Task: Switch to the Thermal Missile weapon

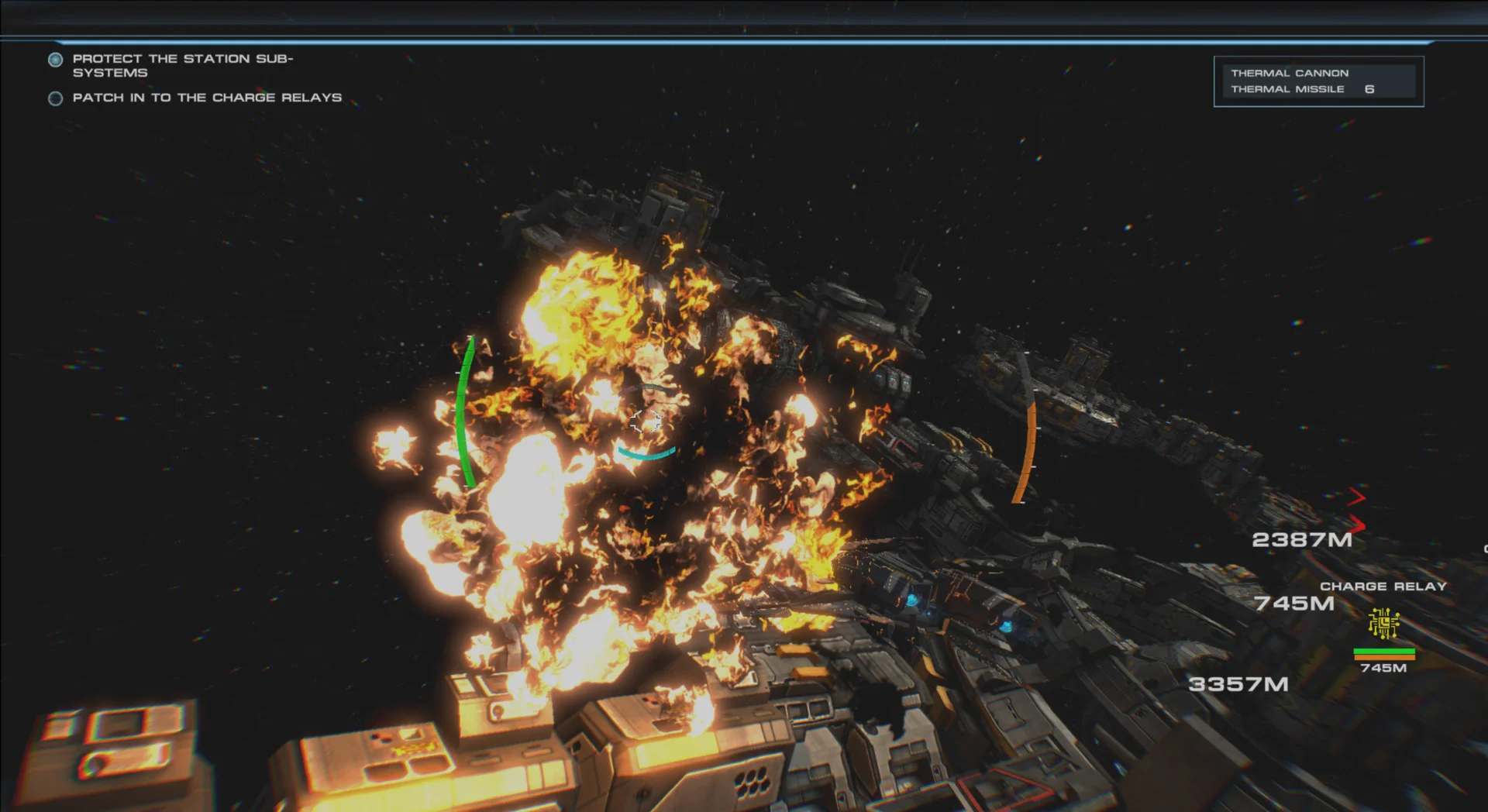Action: (1288, 89)
